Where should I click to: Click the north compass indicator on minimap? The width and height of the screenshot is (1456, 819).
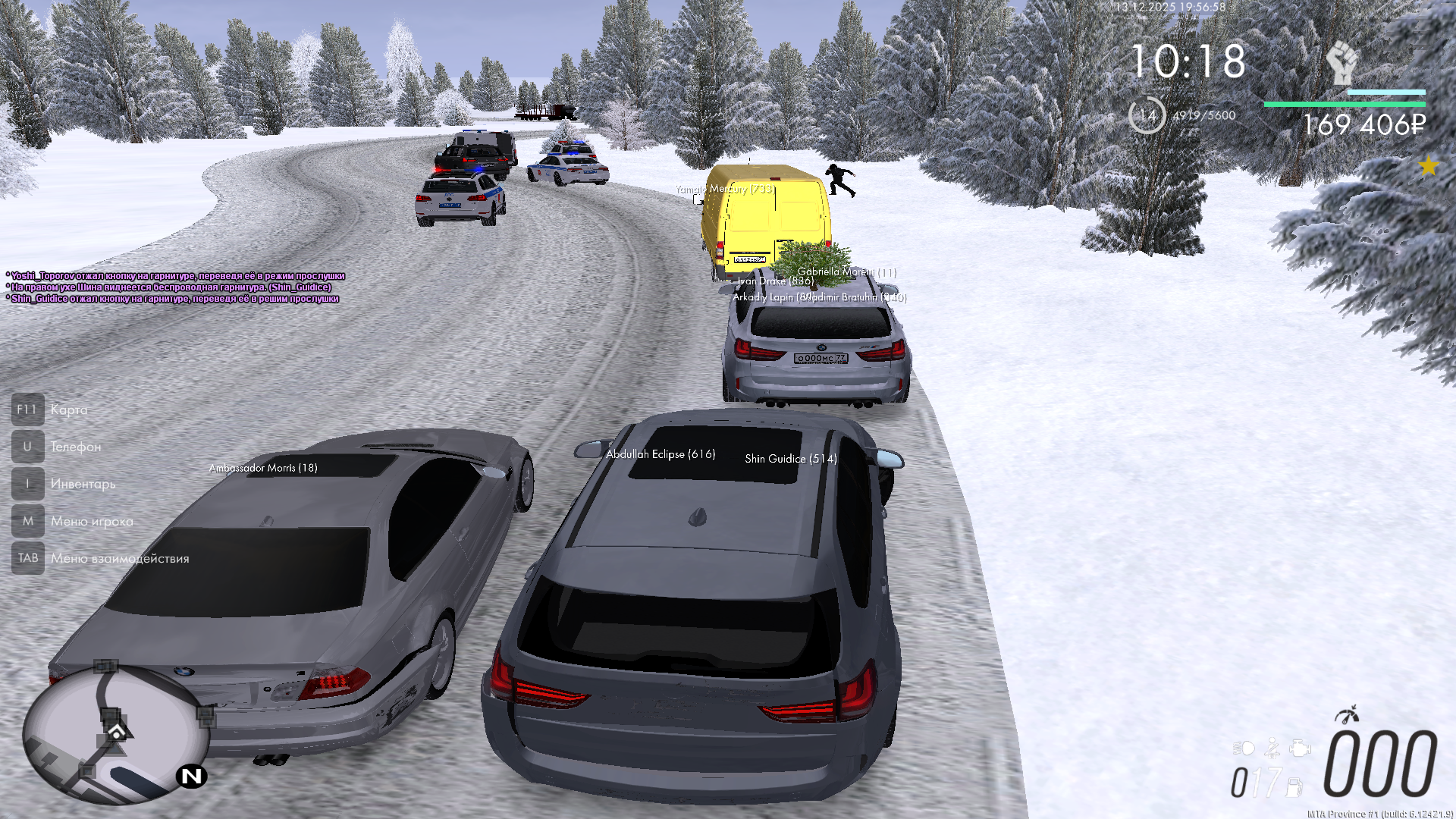(x=192, y=777)
